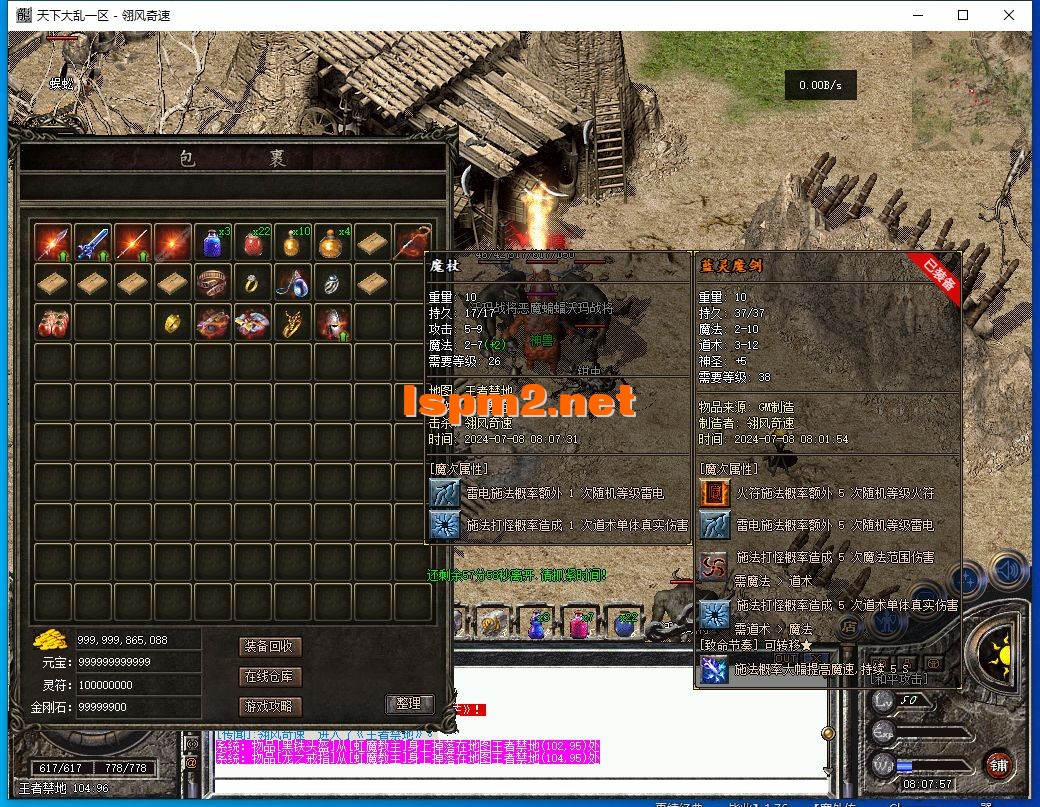
Task: Select the large orange potion stack x4
Action: [x=333, y=243]
